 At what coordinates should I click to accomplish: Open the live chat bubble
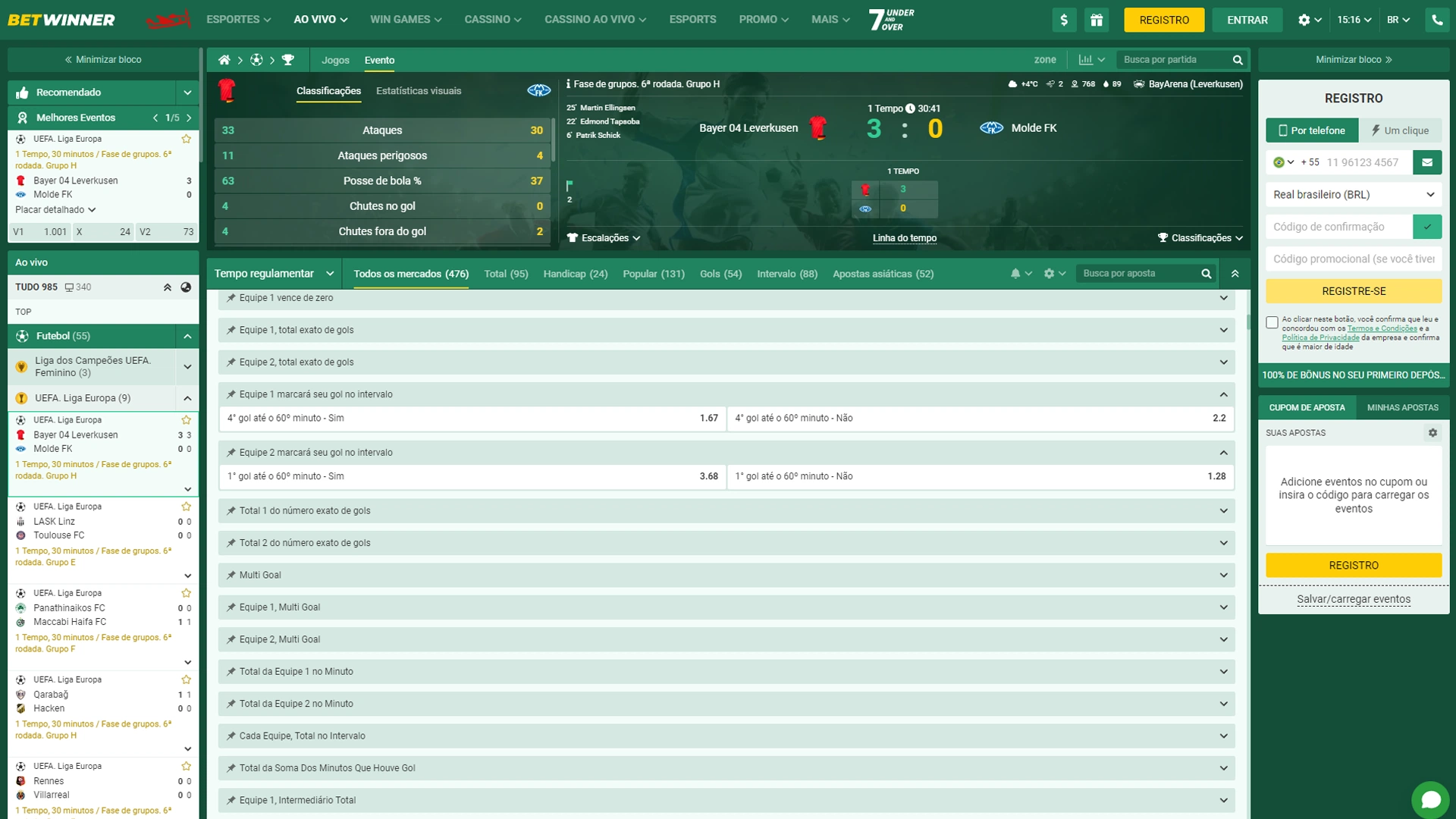point(1432,799)
